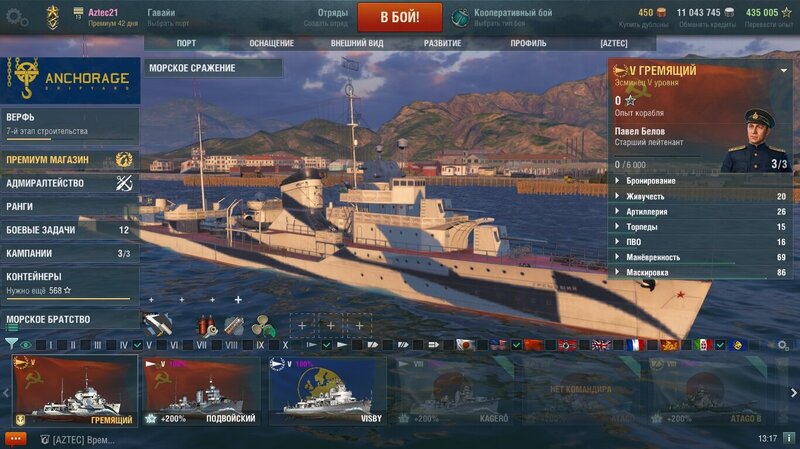Select the ПОДВОЙСКИЙ ship in the carousel

point(202,391)
